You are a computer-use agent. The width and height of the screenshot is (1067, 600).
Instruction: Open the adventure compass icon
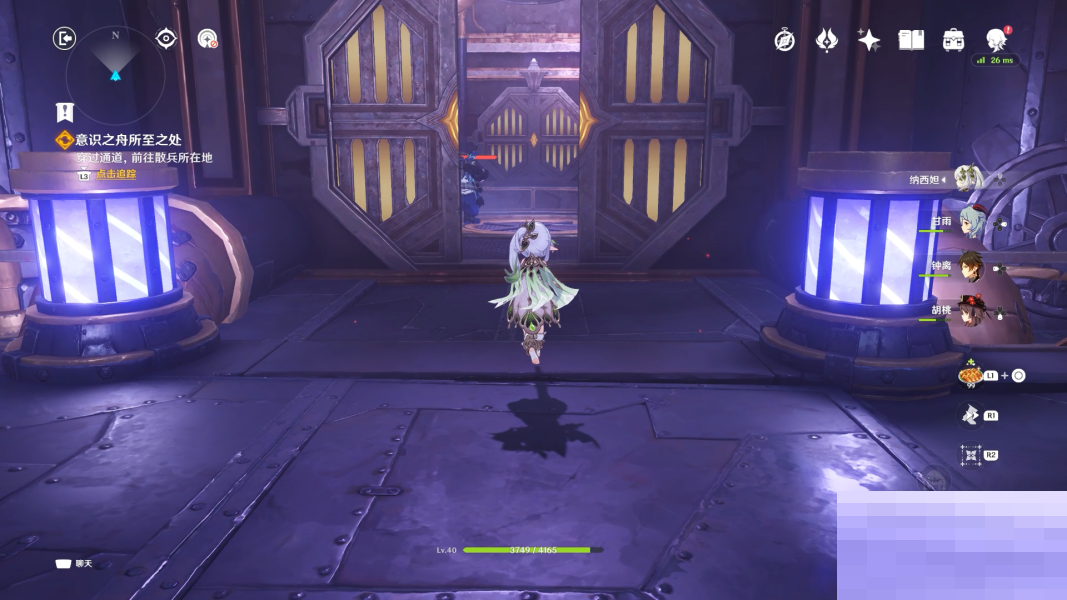(x=785, y=40)
